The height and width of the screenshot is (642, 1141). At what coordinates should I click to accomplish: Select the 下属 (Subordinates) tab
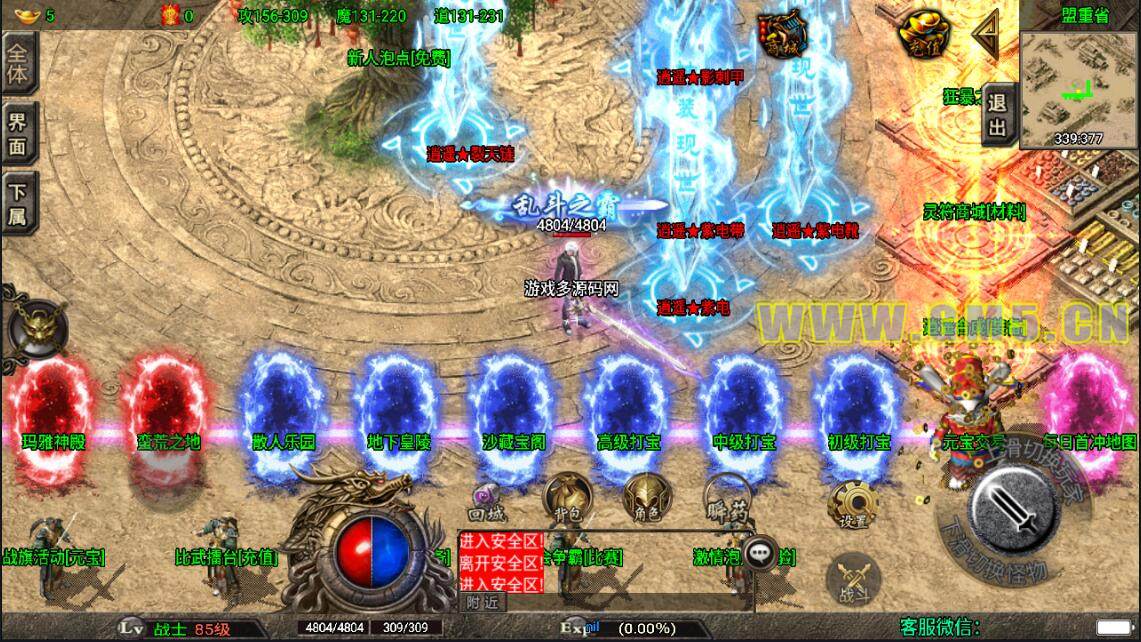click(19, 204)
